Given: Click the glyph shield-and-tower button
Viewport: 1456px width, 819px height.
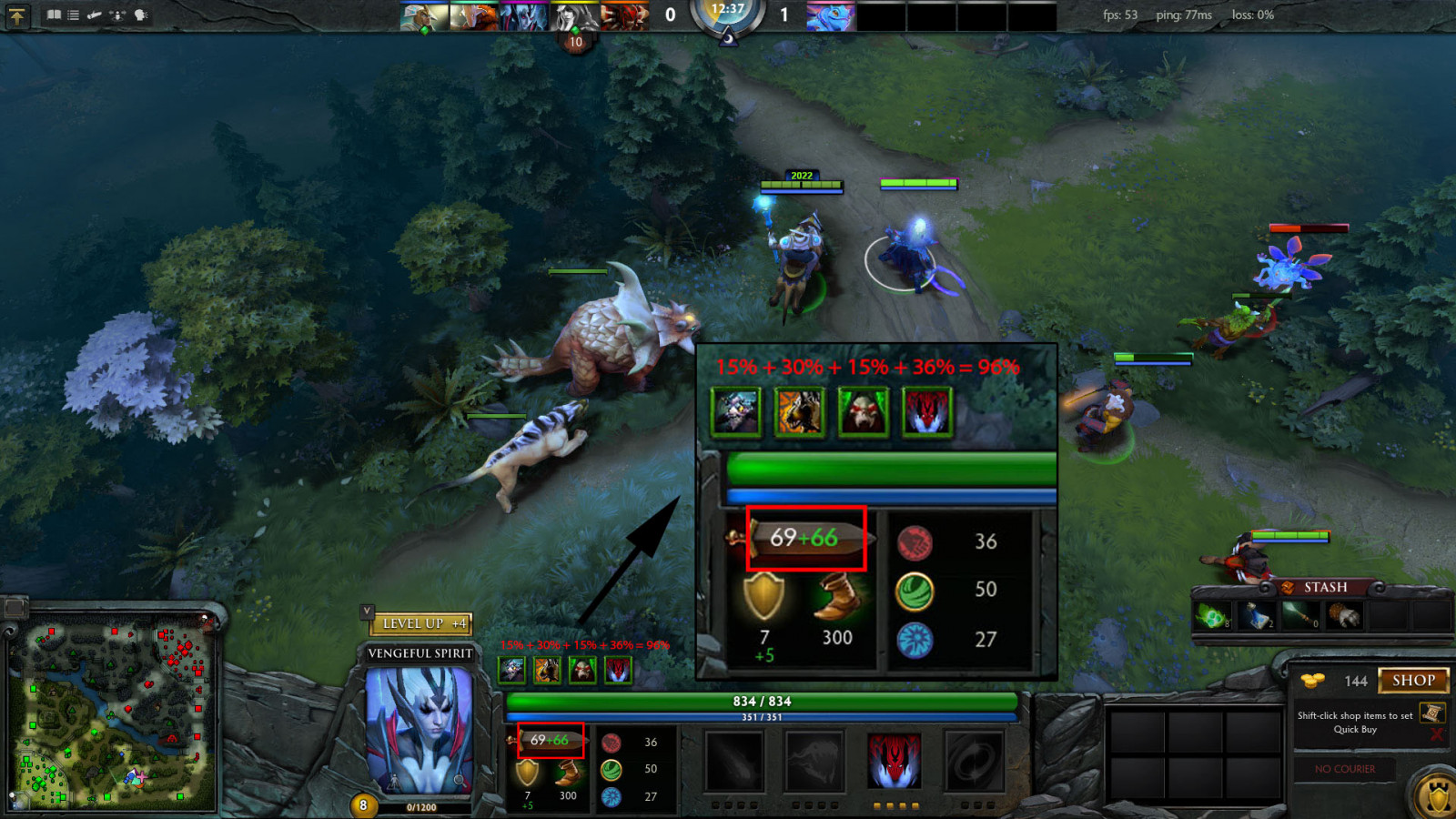Looking at the screenshot, I should tap(1438, 797).
